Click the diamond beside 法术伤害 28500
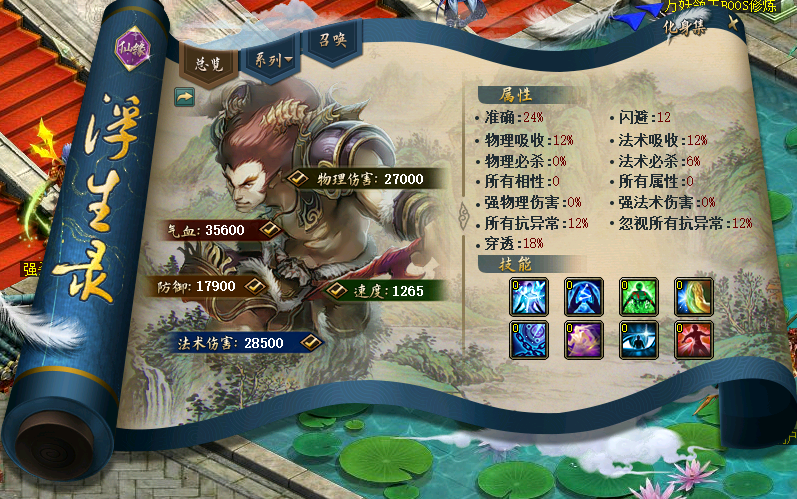 click(x=310, y=342)
